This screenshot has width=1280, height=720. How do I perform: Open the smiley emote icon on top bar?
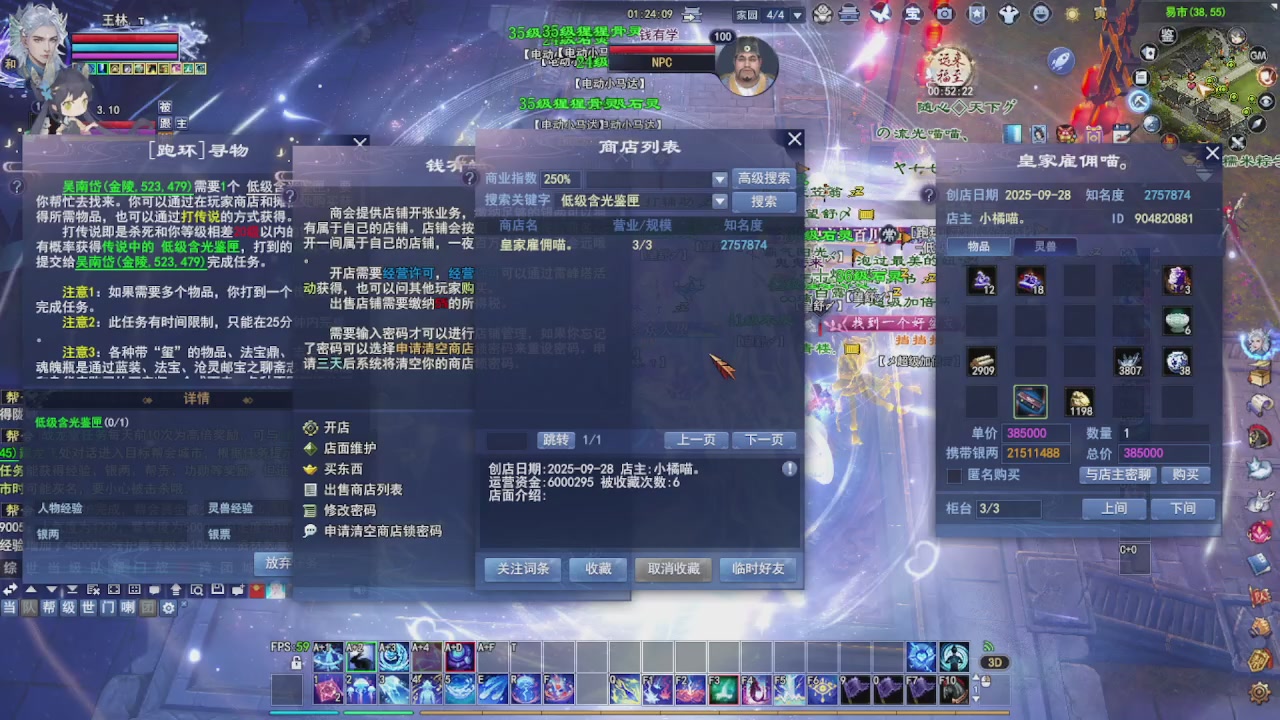(x=1041, y=14)
